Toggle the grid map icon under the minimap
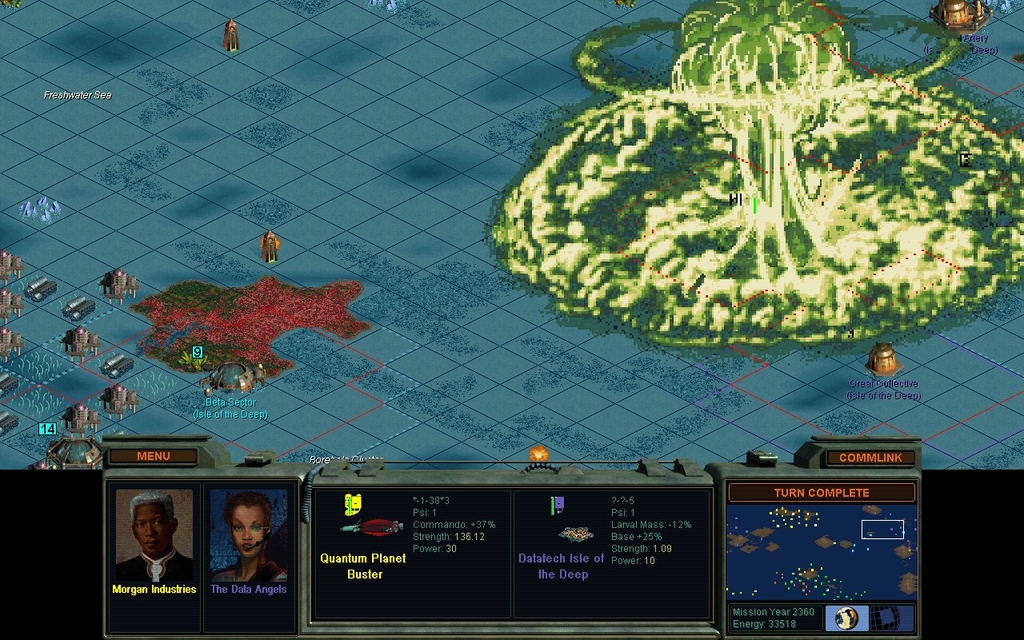The height and width of the screenshot is (640, 1024). tap(893, 617)
